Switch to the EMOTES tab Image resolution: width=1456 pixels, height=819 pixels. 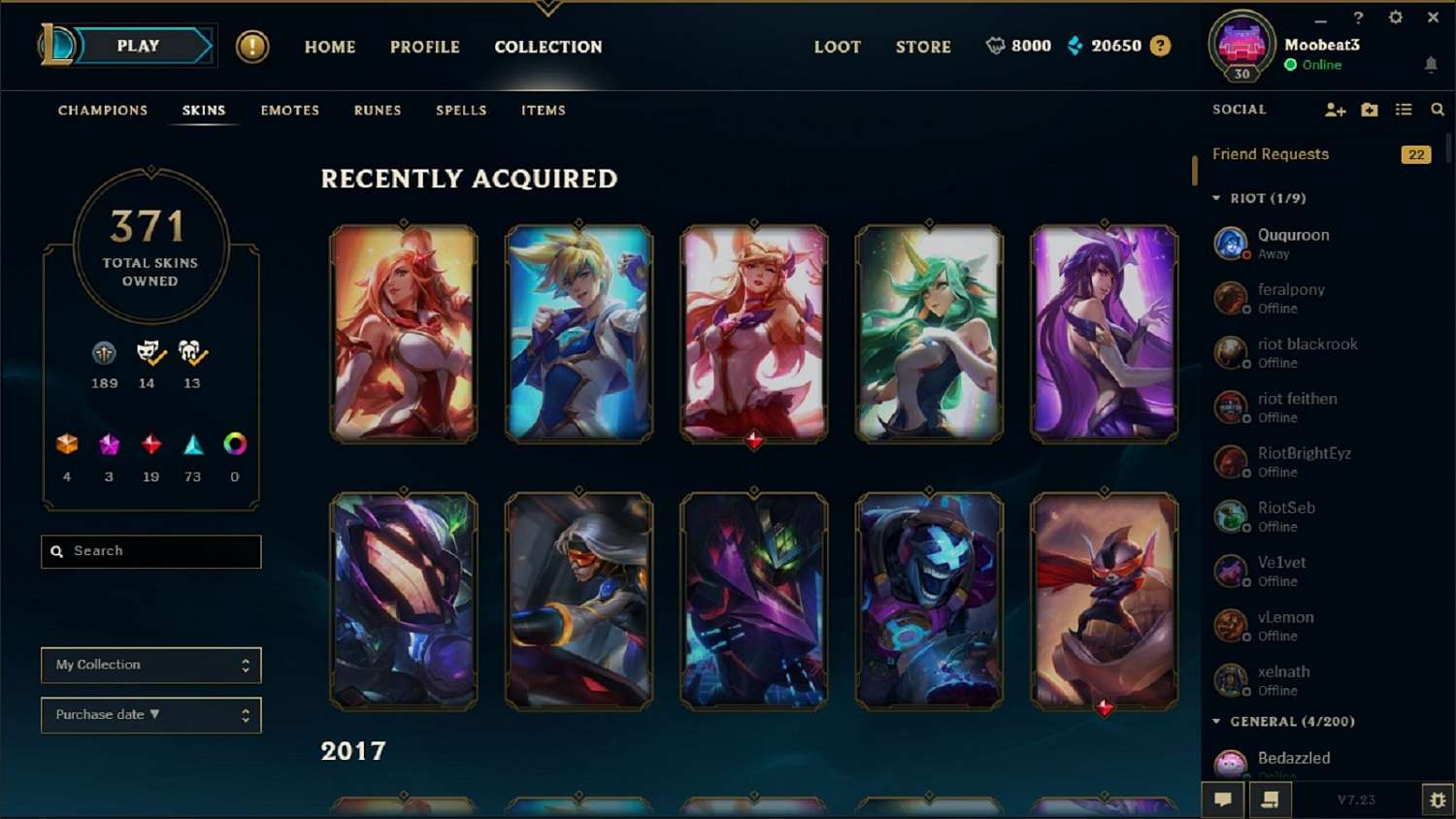click(x=288, y=110)
